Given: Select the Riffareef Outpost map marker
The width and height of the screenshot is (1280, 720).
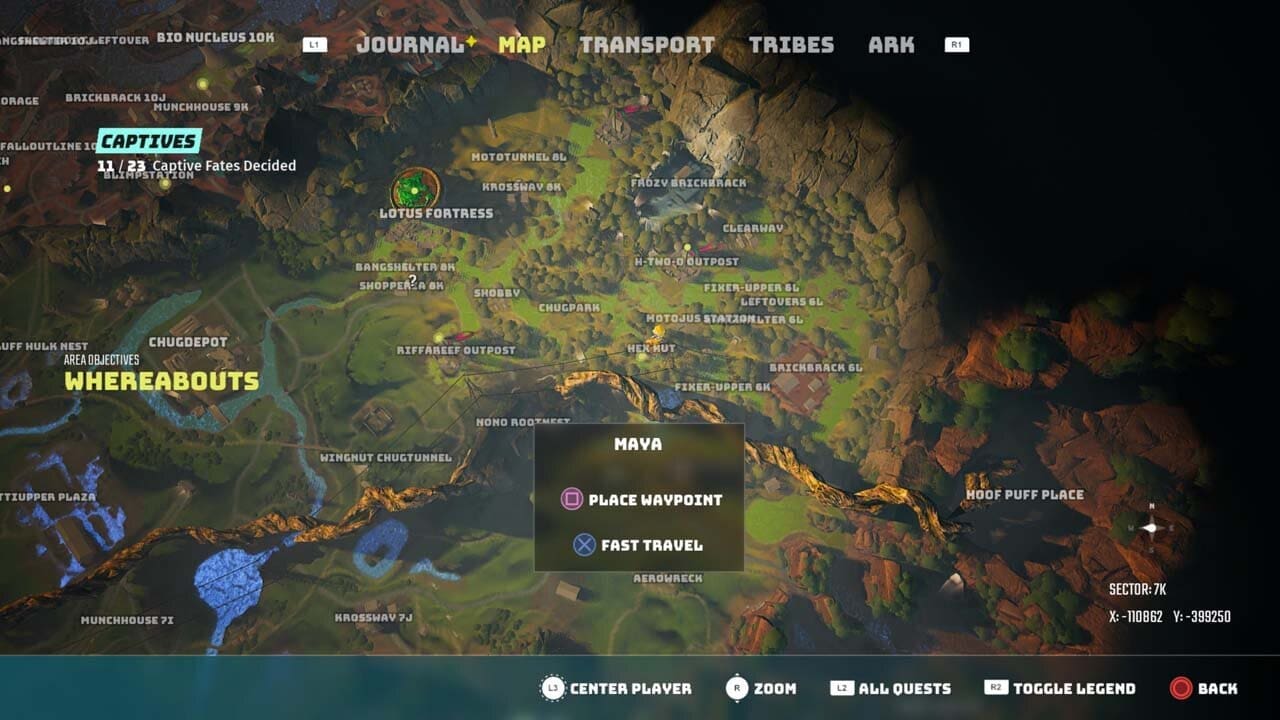Looking at the screenshot, I should click(437, 336).
